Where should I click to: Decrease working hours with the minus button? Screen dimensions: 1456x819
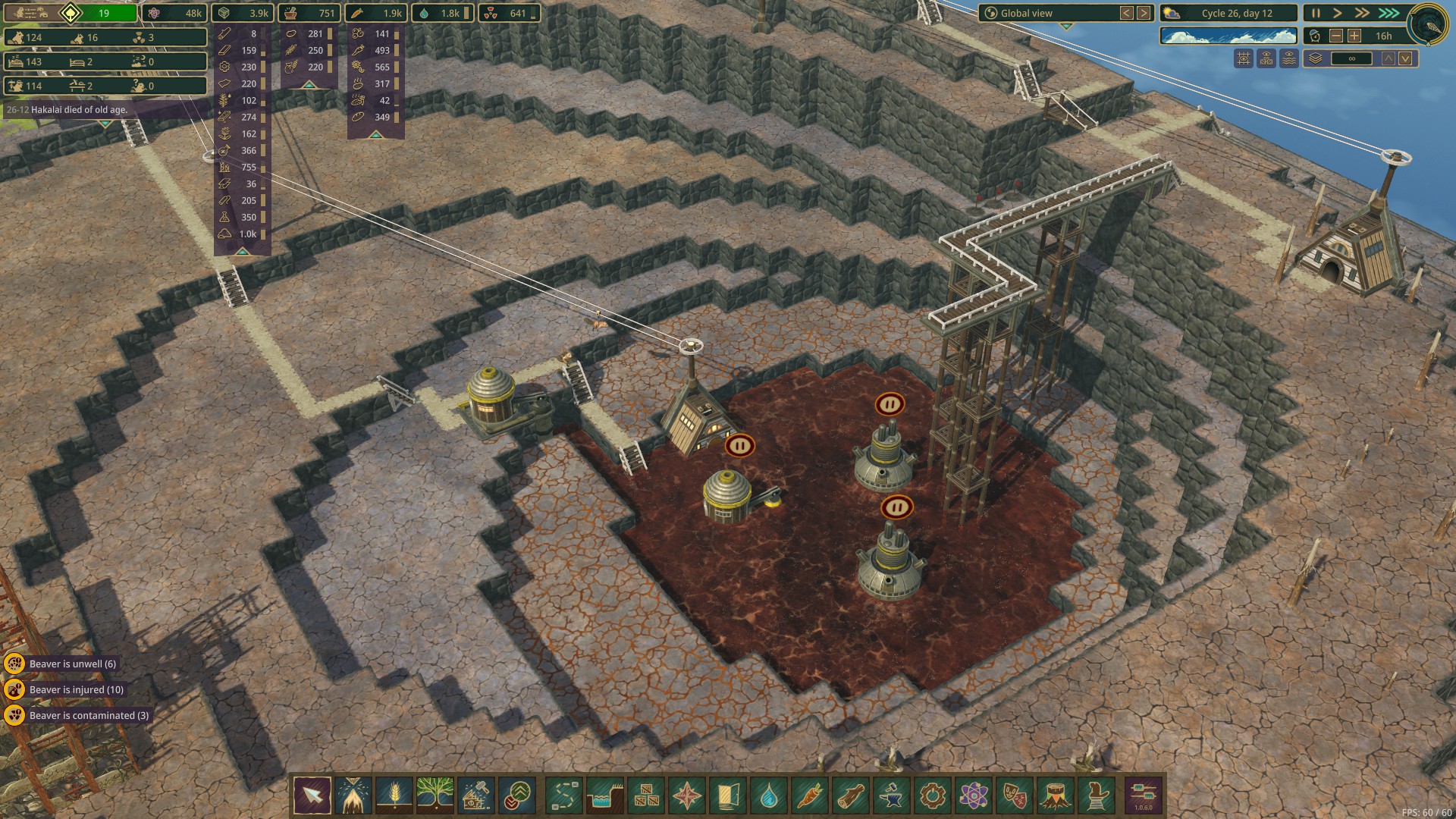click(1336, 36)
